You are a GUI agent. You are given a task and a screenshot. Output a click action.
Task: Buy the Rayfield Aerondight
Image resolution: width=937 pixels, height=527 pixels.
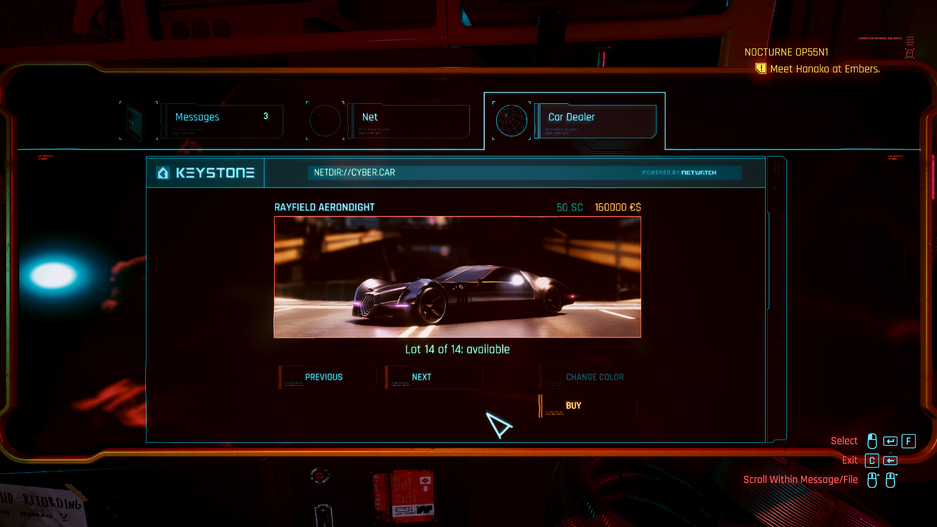[x=572, y=405]
